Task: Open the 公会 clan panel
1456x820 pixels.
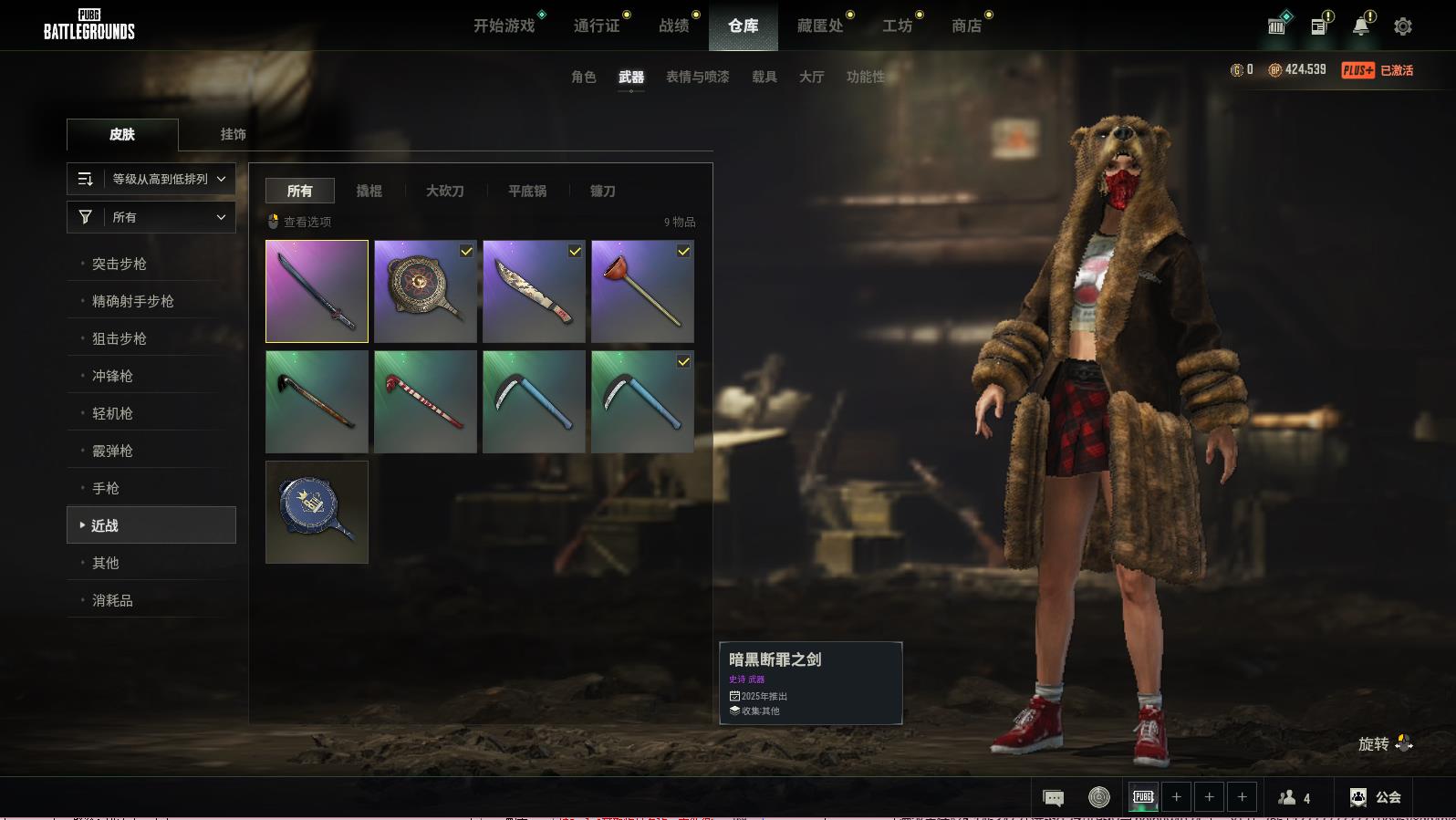Action: tap(1376, 797)
